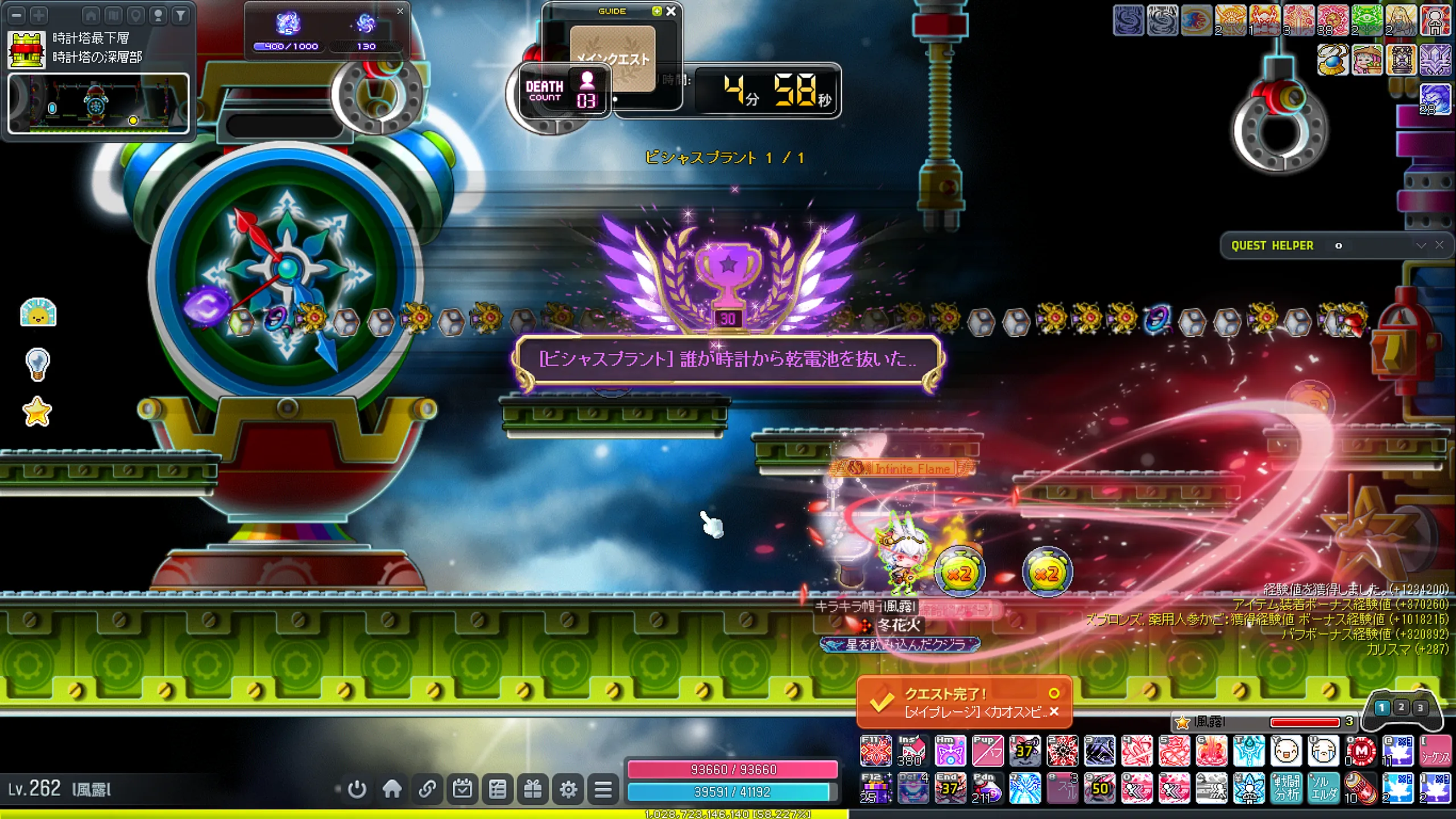Image resolution: width=1456 pixels, height=819 pixels.
Task: Select the 戦闘分析 battle analysis slot
Action: coord(1286,788)
